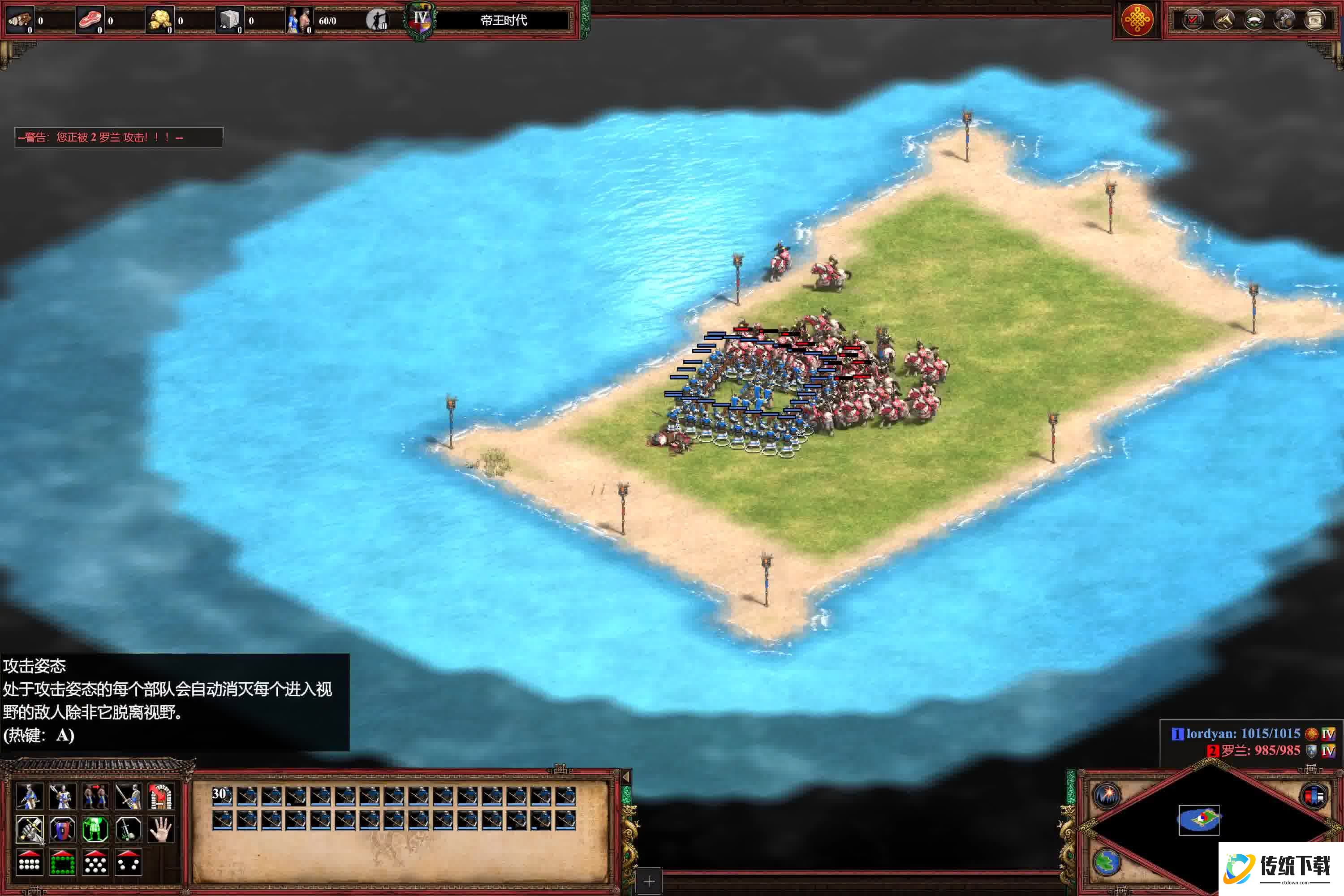The image size is (1344, 896).
Task: Click the open hand stop command
Action: pos(161,829)
